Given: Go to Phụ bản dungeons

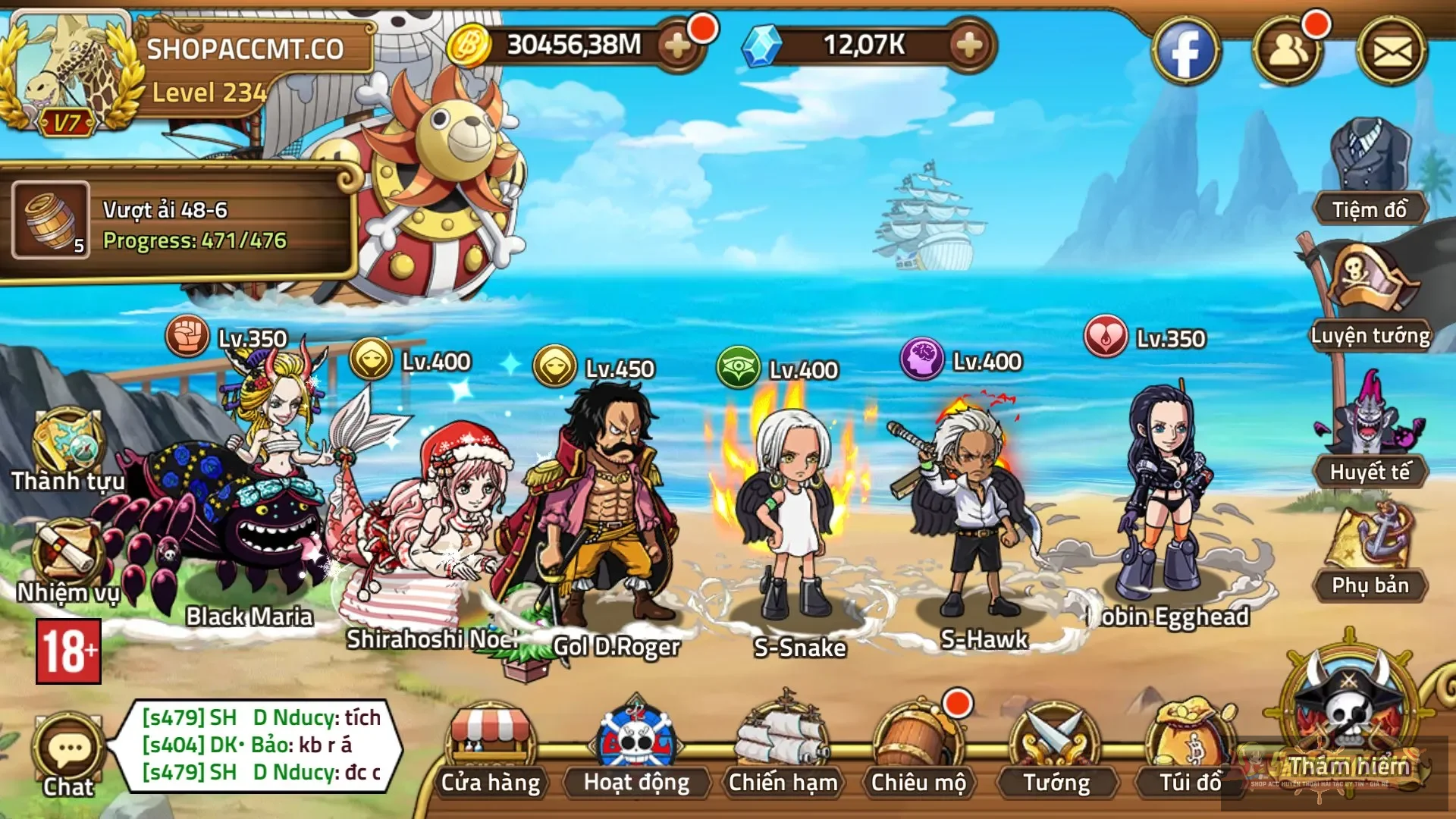Looking at the screenshot, I should (1370, 554).
